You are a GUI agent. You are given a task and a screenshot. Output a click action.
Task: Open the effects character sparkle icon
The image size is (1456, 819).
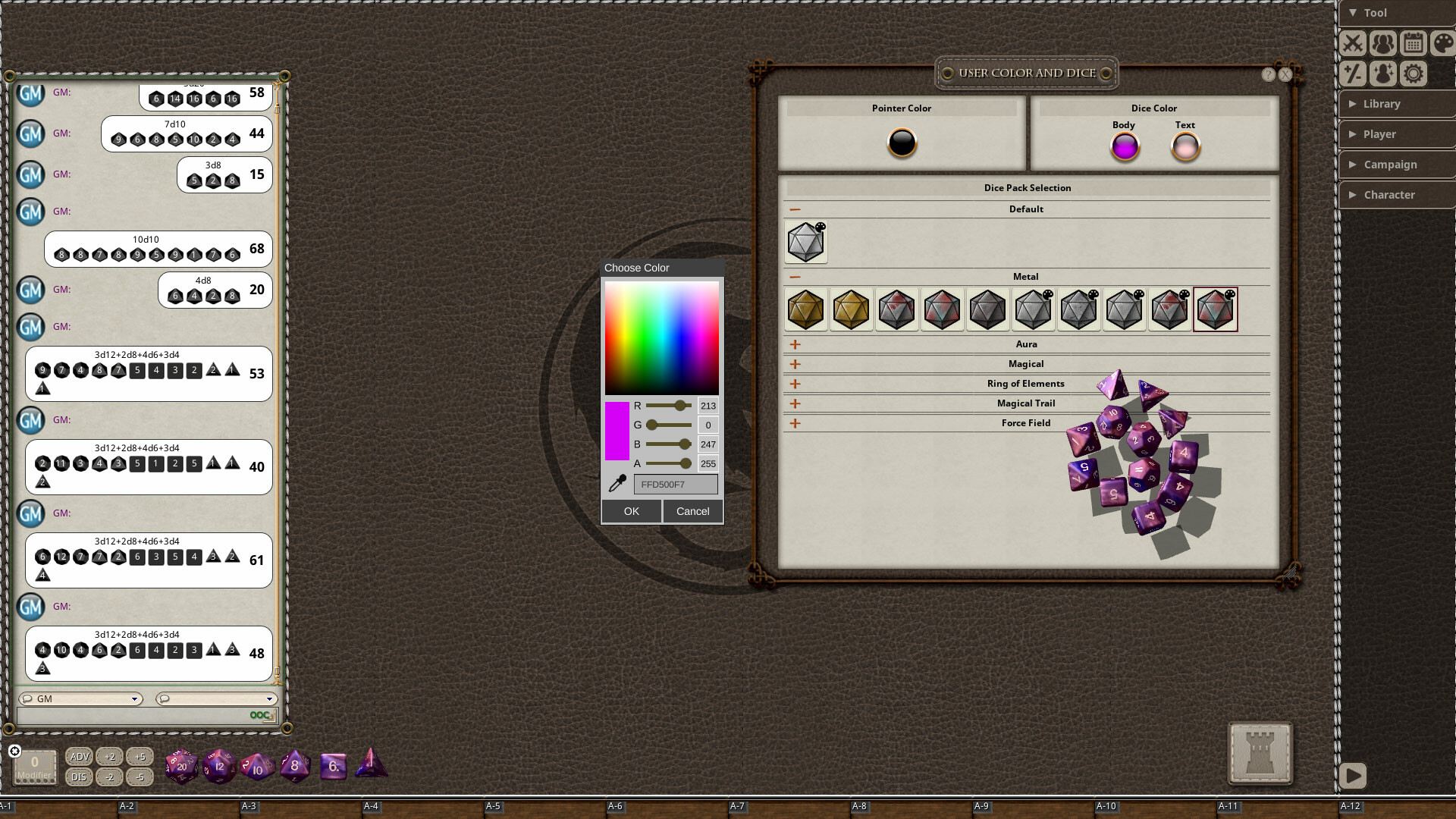(x=1382, y=73)
